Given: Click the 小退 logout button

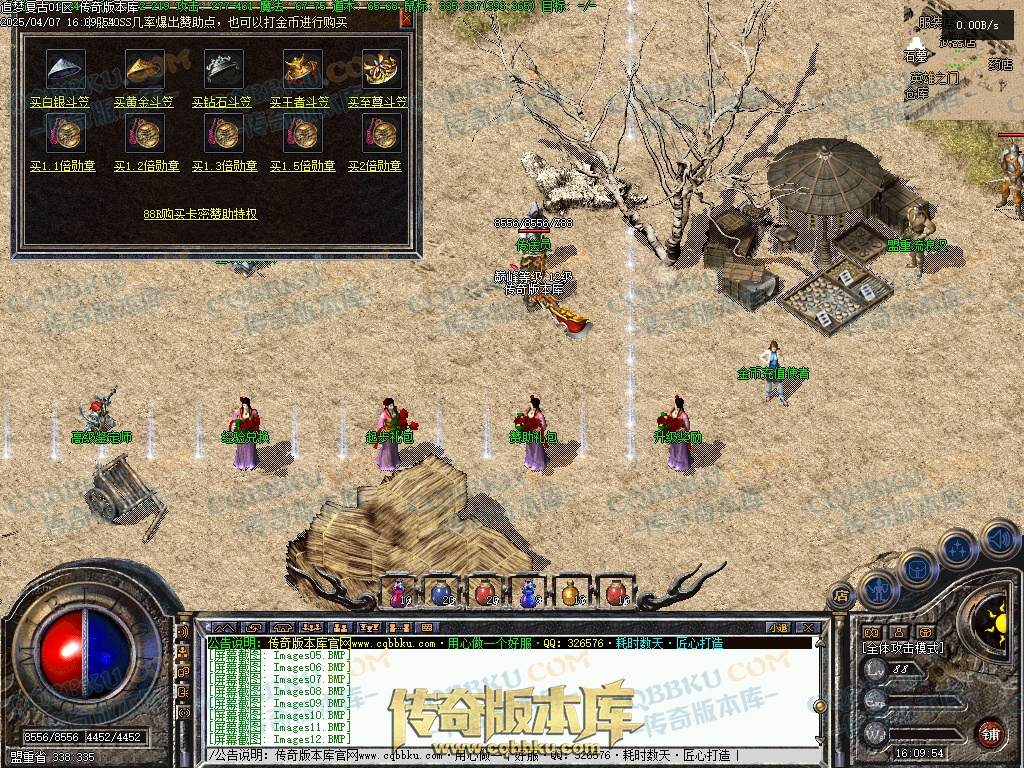Looking at the screenshot, I should tap(778, 627).
